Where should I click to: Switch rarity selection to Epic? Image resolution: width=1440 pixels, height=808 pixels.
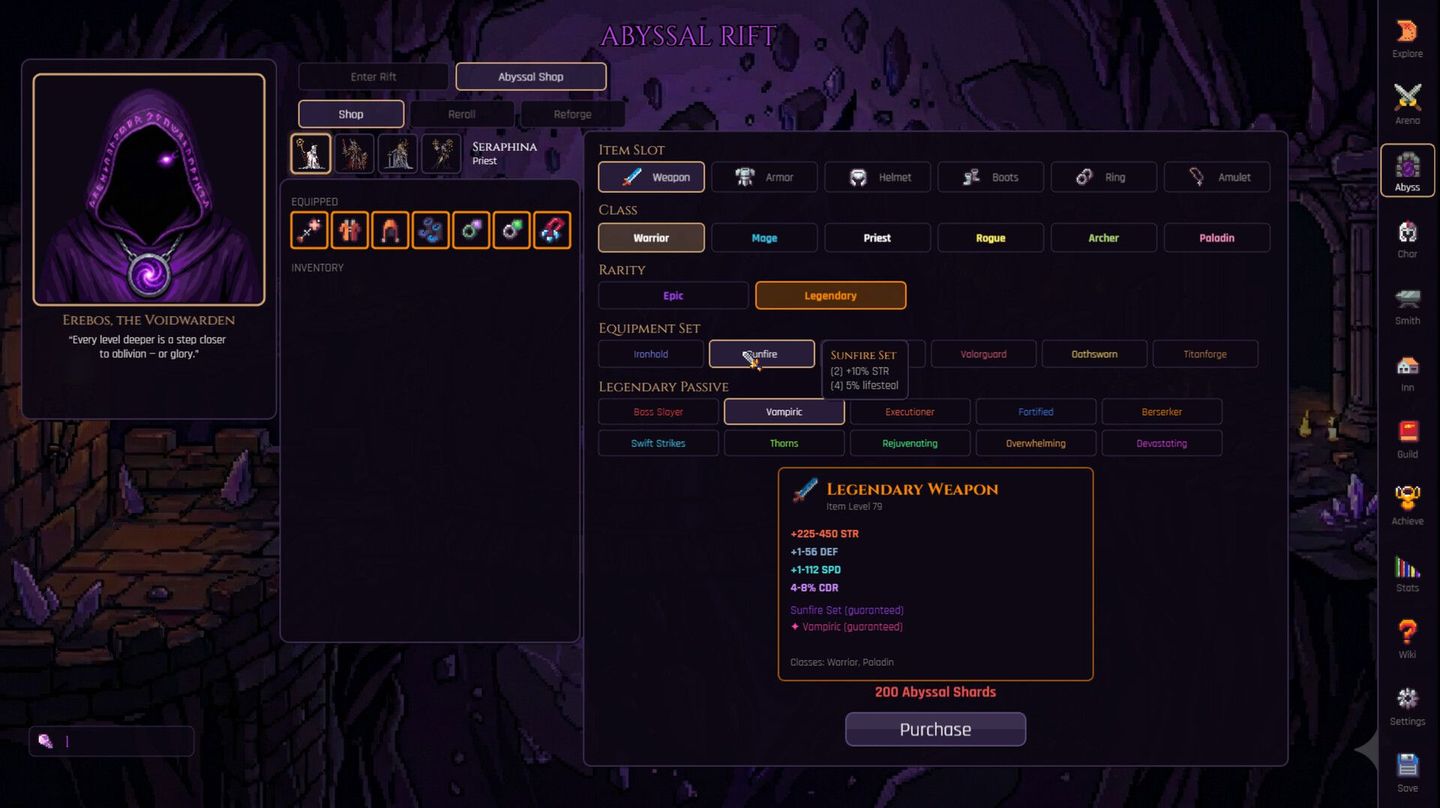coord(672,295)
